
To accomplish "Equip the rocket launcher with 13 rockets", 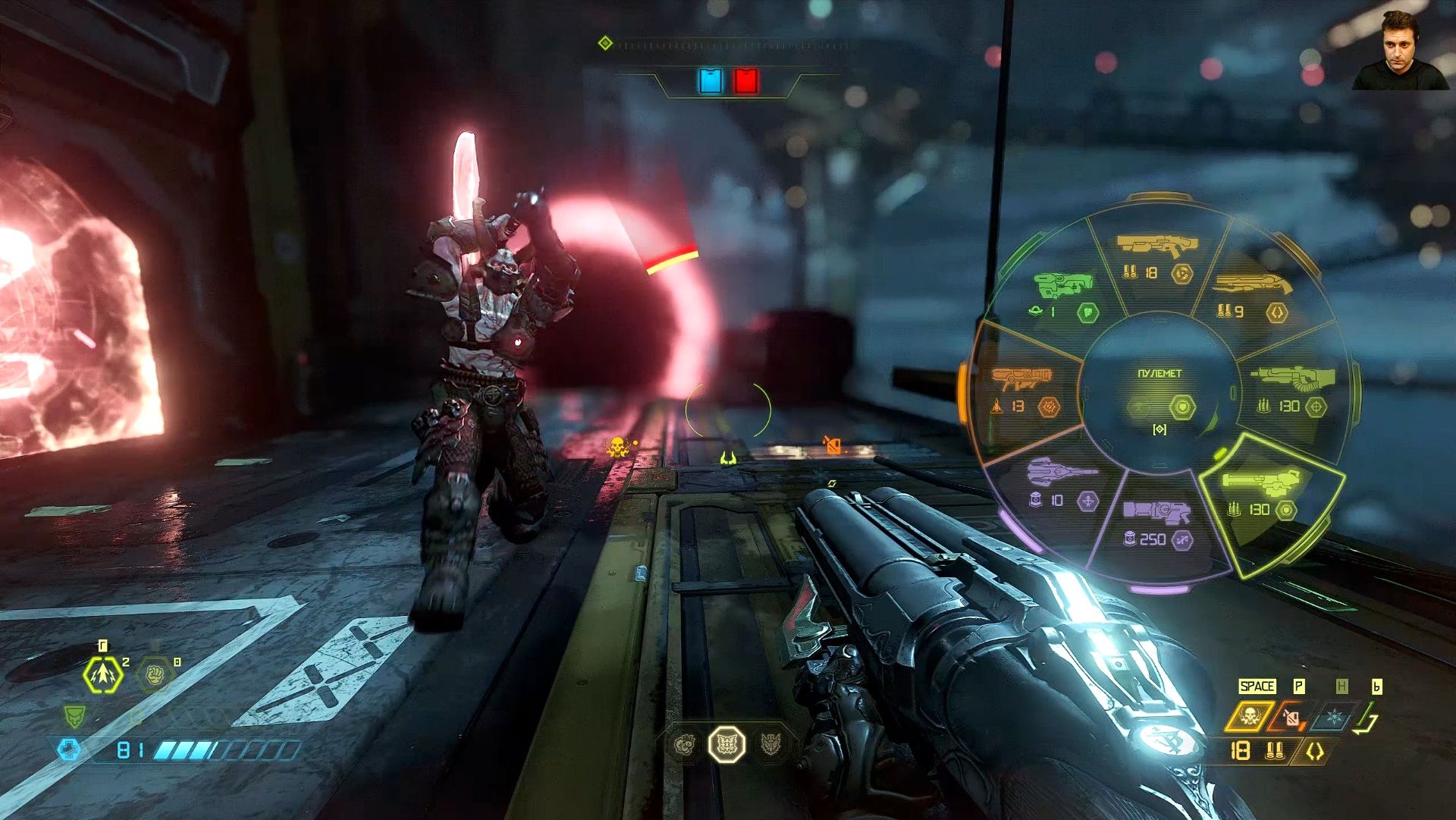I will coord(1024,388).
